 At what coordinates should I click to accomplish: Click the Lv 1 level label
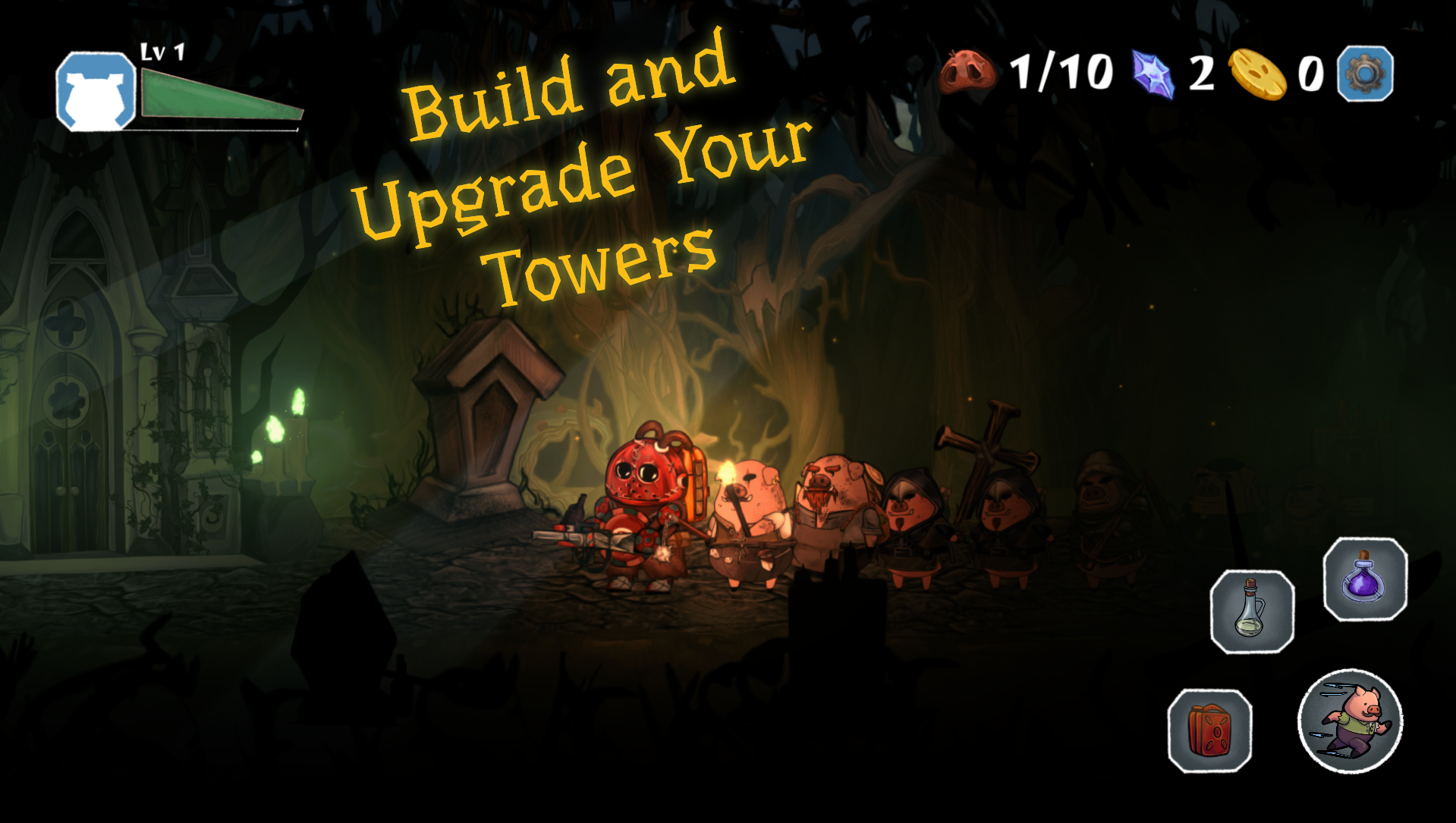[161, 51]
